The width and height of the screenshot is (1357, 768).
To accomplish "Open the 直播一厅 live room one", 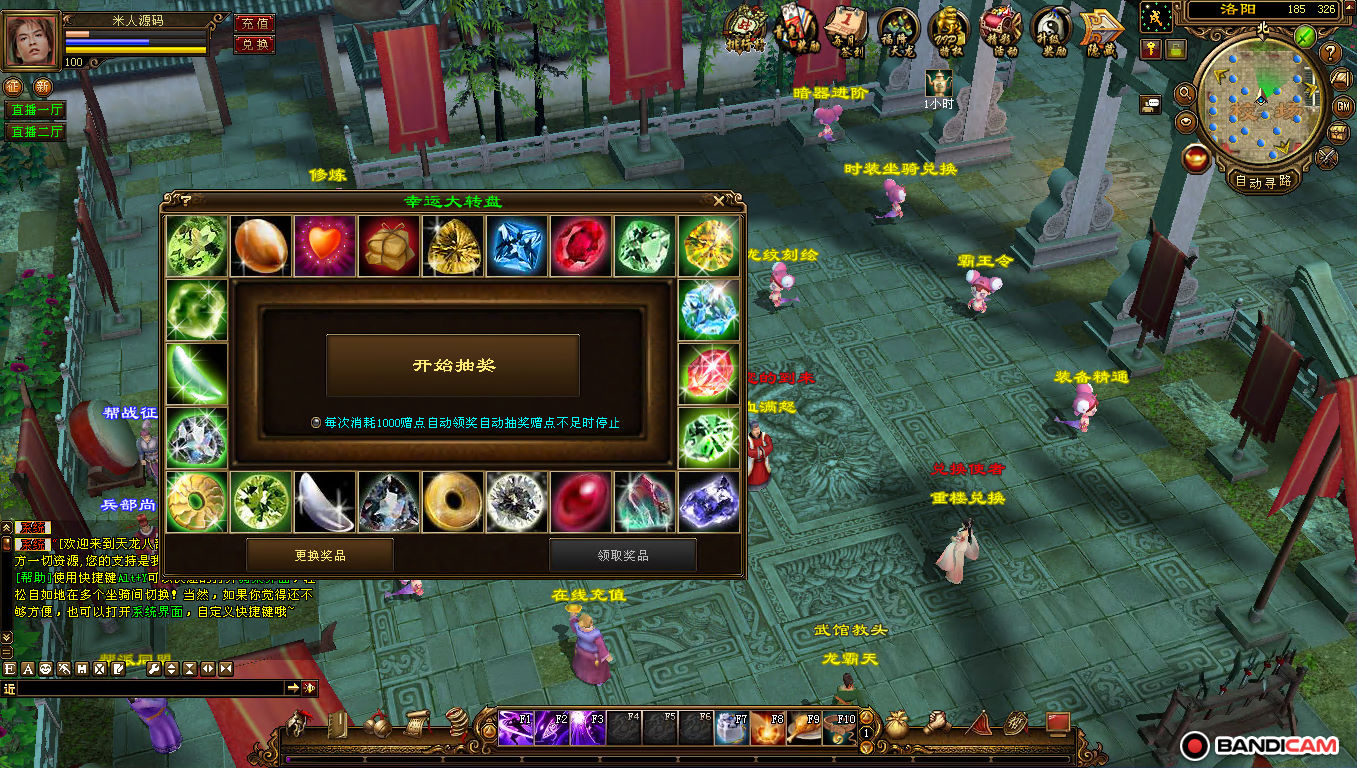I will click(35, 110).
